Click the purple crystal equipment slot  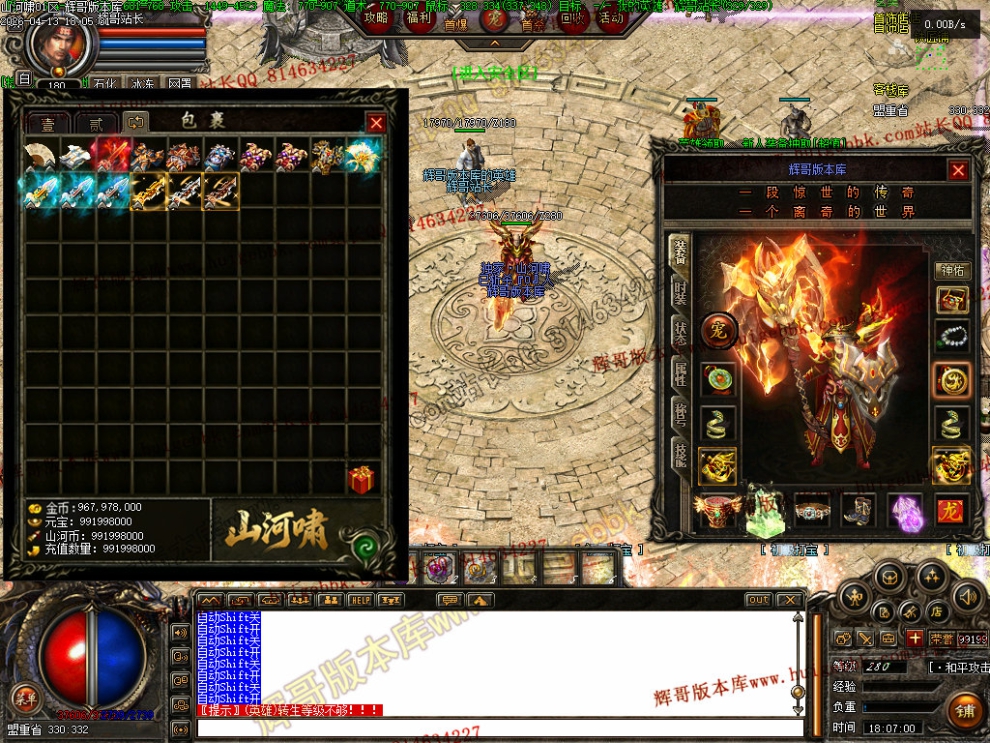pyautogui.click(x=905, y=510)
